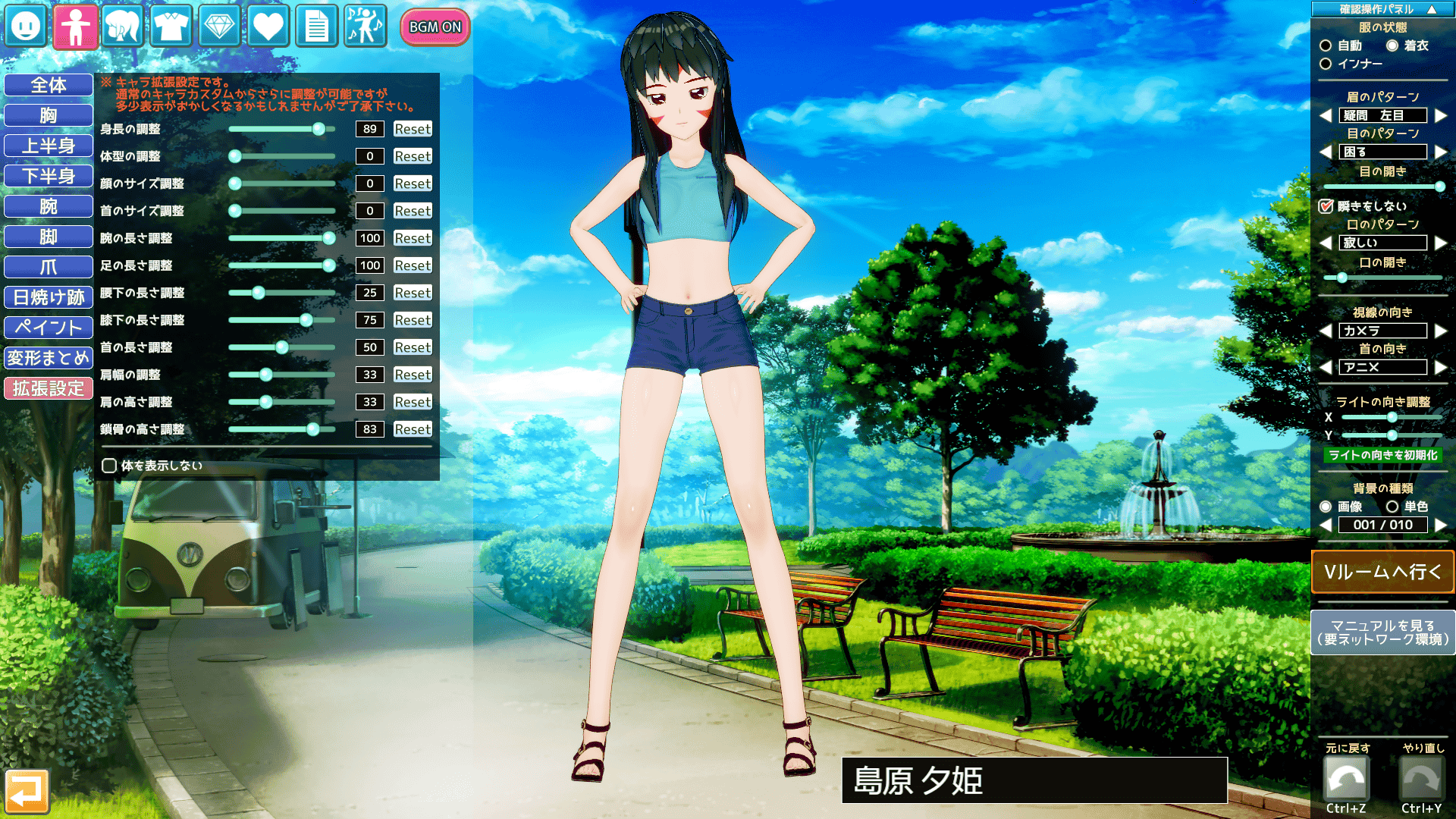
Task: Switch to the 上半身 tab
Action: click(x=49, y=146)
